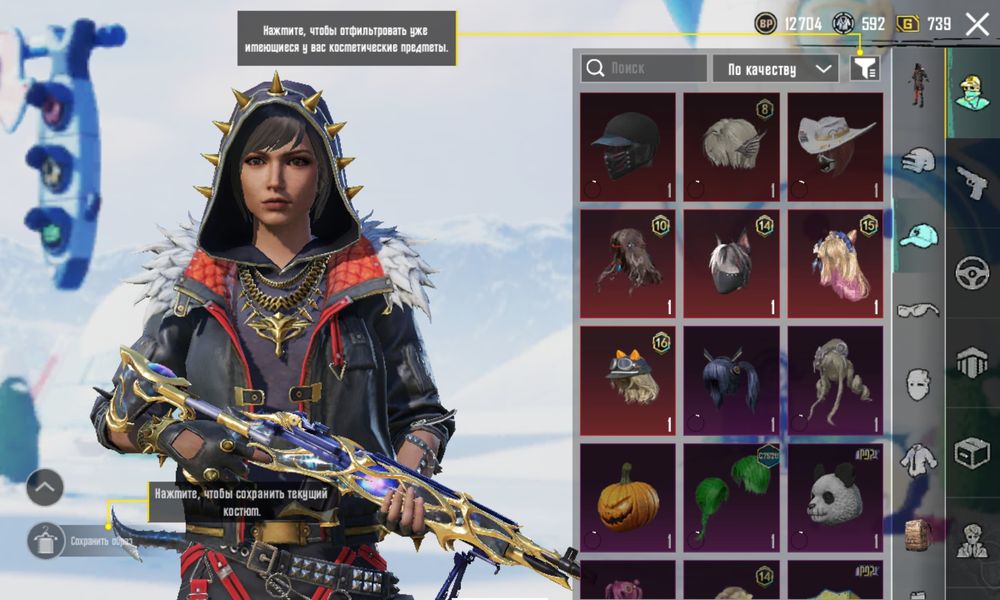The image size is (1000, 600).
Task: Close the wardrobe screen with the X
Action: coord(977,24)
